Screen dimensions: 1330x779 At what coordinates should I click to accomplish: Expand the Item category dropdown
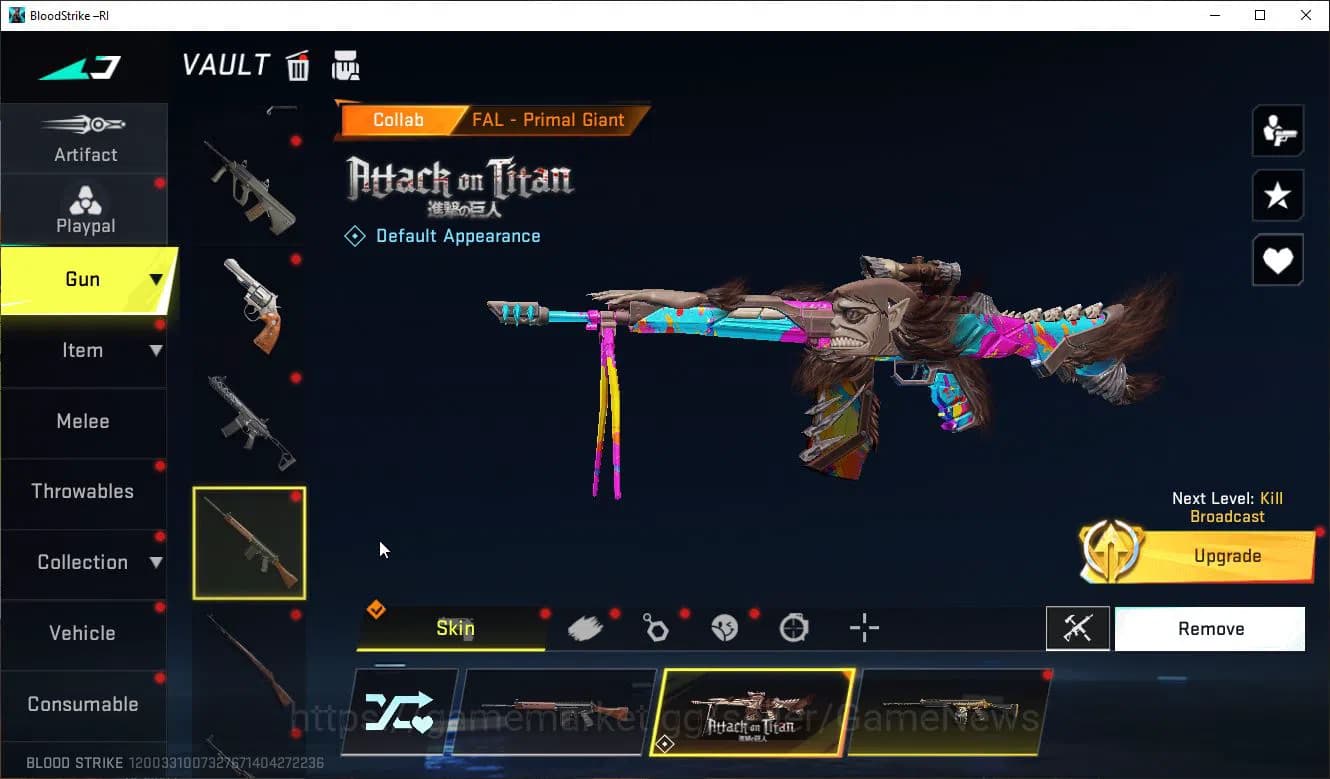[155, 350]
